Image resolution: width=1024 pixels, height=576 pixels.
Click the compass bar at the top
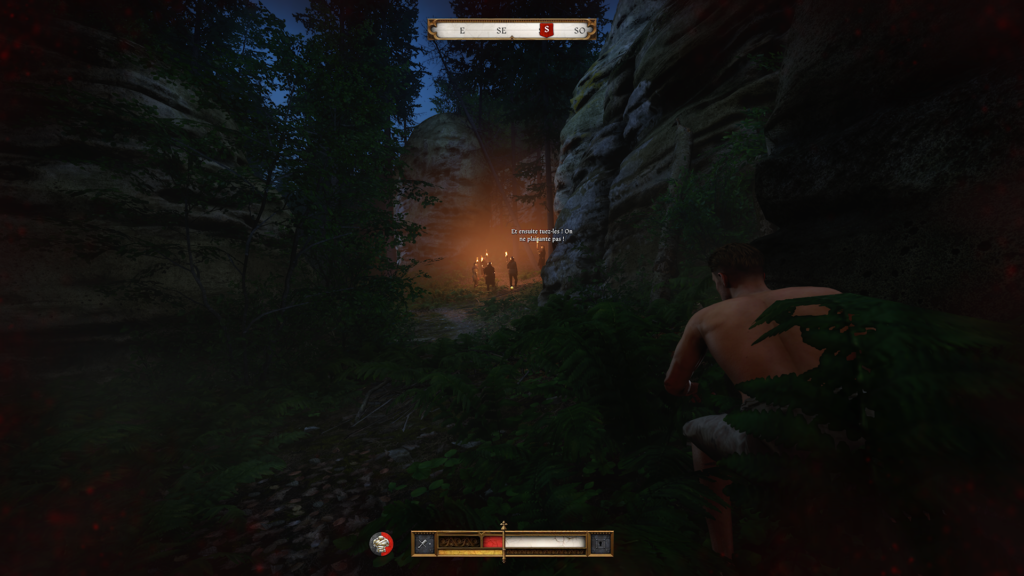coord(511,30)
